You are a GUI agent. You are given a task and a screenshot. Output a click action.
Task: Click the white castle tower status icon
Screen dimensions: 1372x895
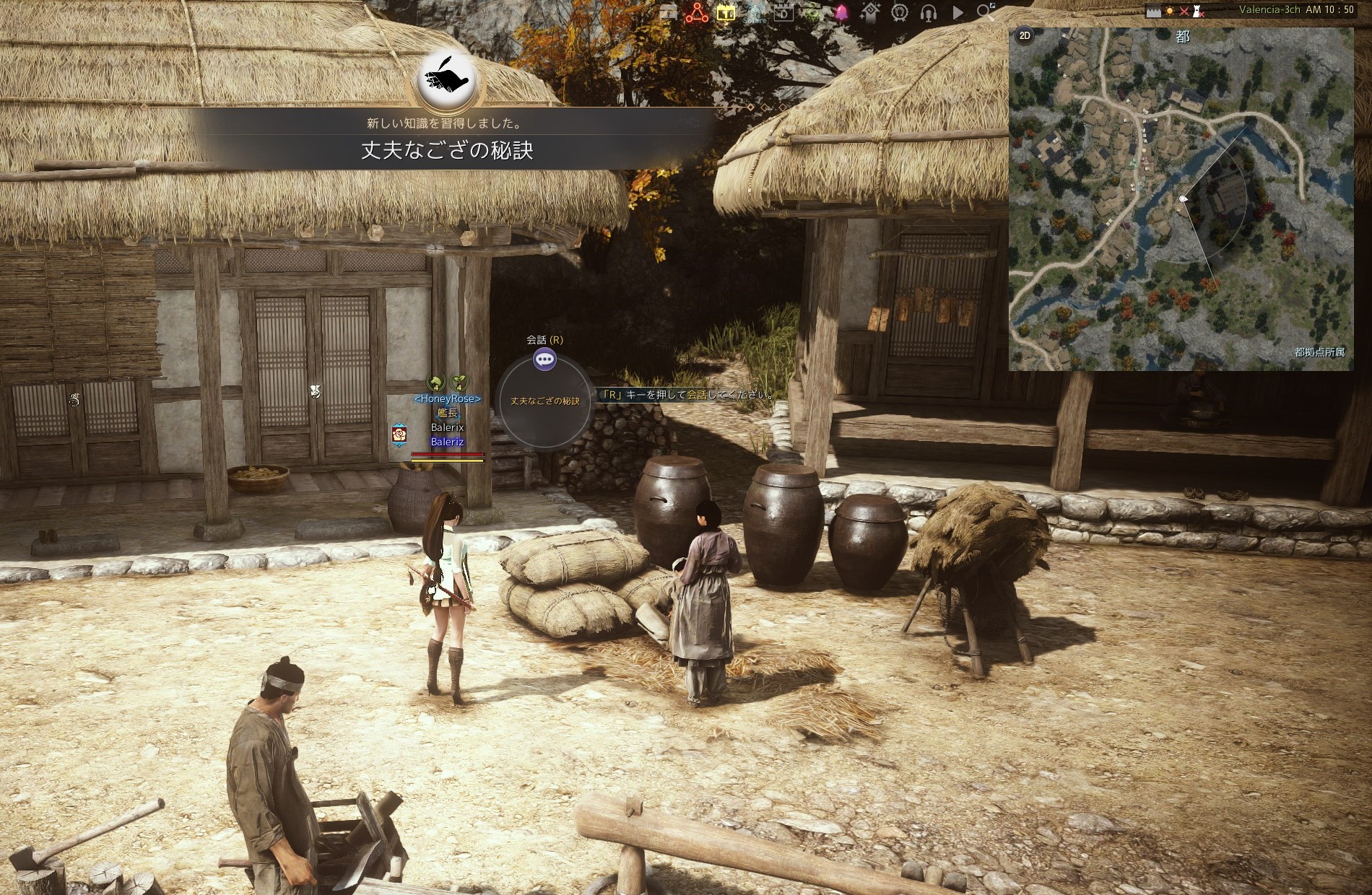pos(1198,11)
